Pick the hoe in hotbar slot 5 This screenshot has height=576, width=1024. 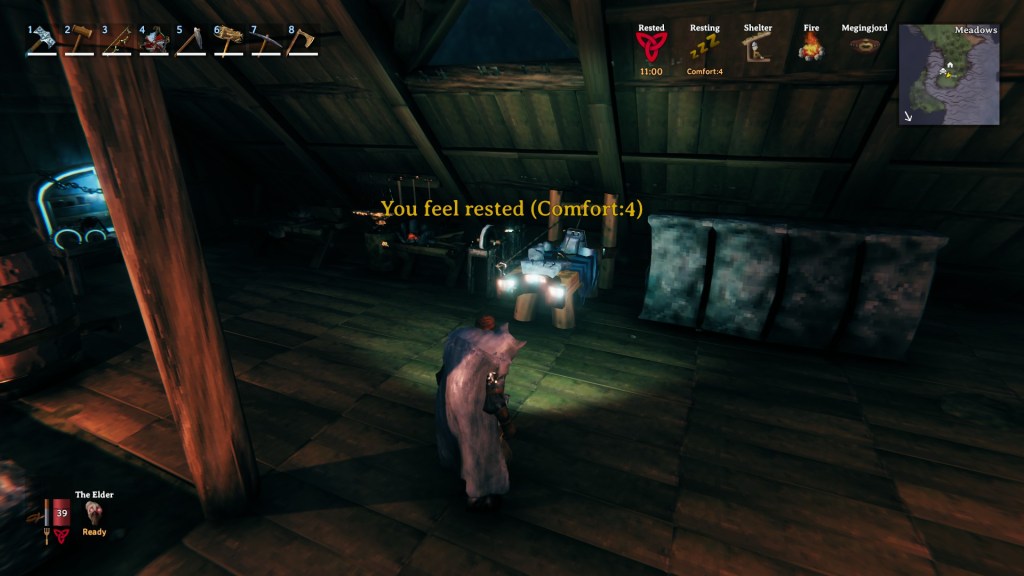(191, 40)
